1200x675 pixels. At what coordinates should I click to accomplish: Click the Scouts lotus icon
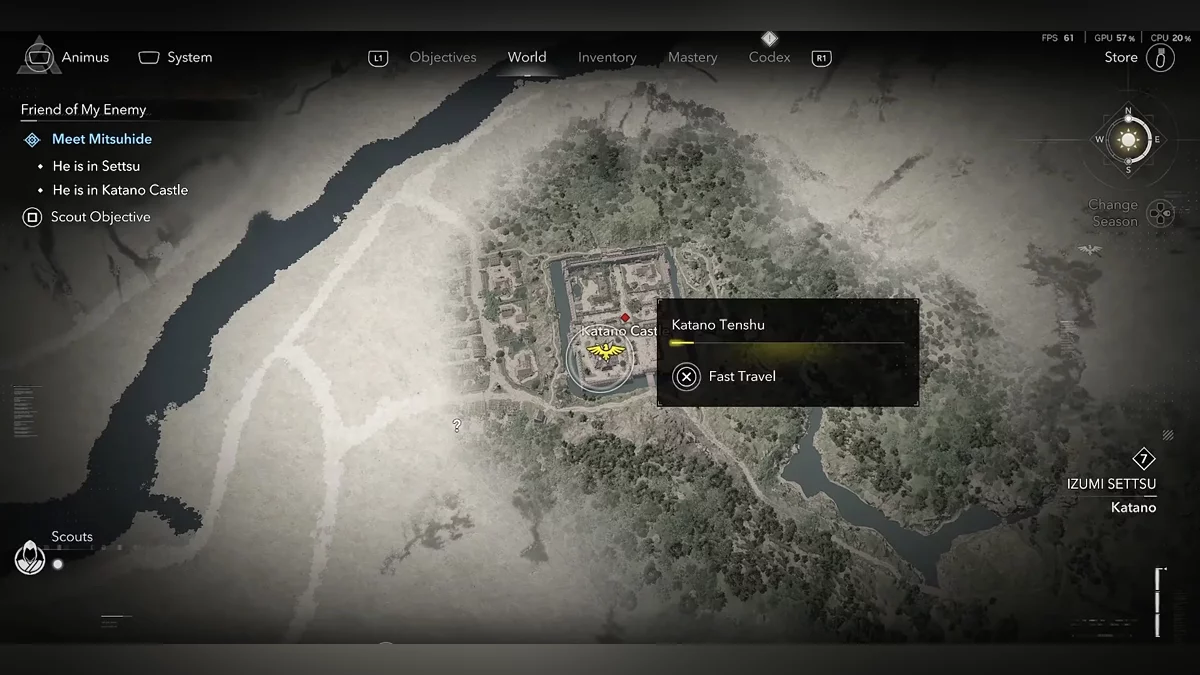click(30, 558)
